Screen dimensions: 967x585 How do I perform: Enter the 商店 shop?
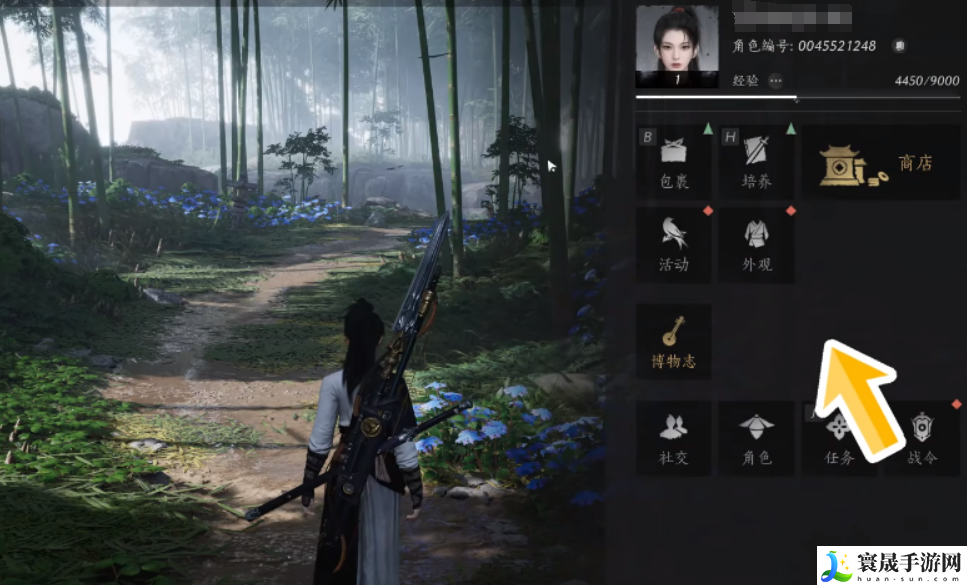click(880, 163)
